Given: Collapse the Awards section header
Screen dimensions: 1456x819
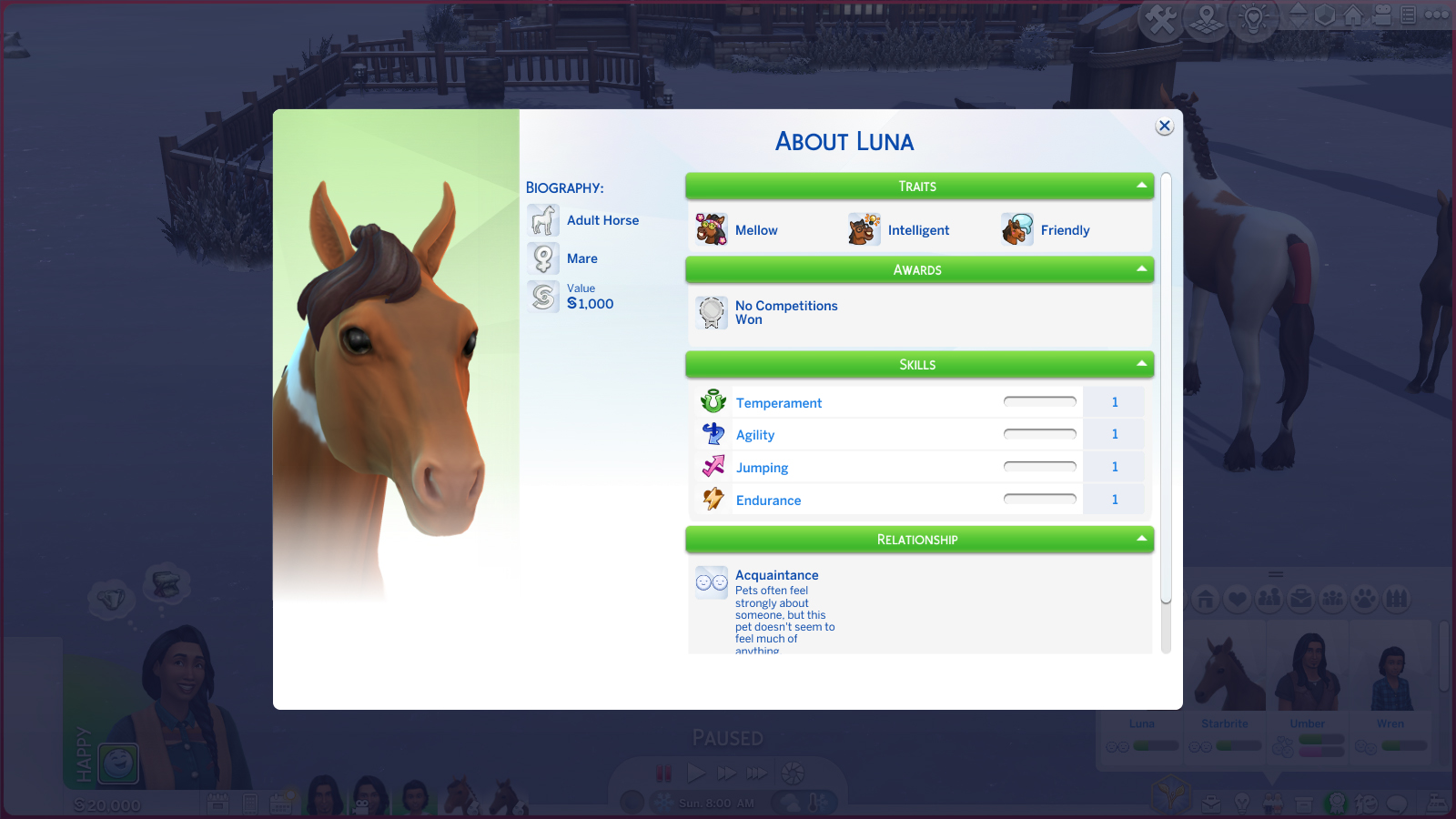Looking at the screenshot, I should tap(919, 270).
